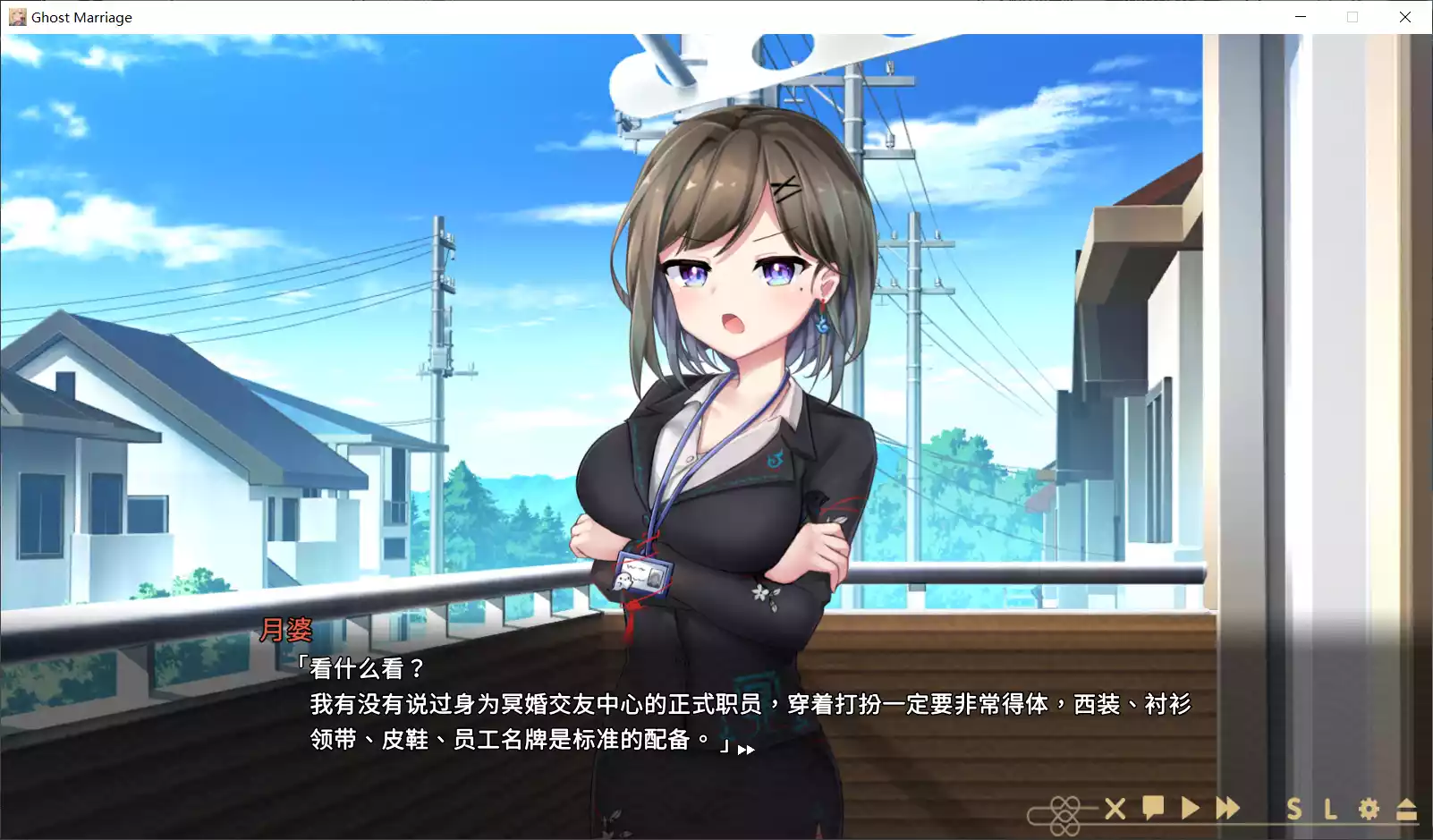Screen dimensions: 1433x840
Task: Click the double-arrow text advance indicator
Action: [x=747, y=748]
